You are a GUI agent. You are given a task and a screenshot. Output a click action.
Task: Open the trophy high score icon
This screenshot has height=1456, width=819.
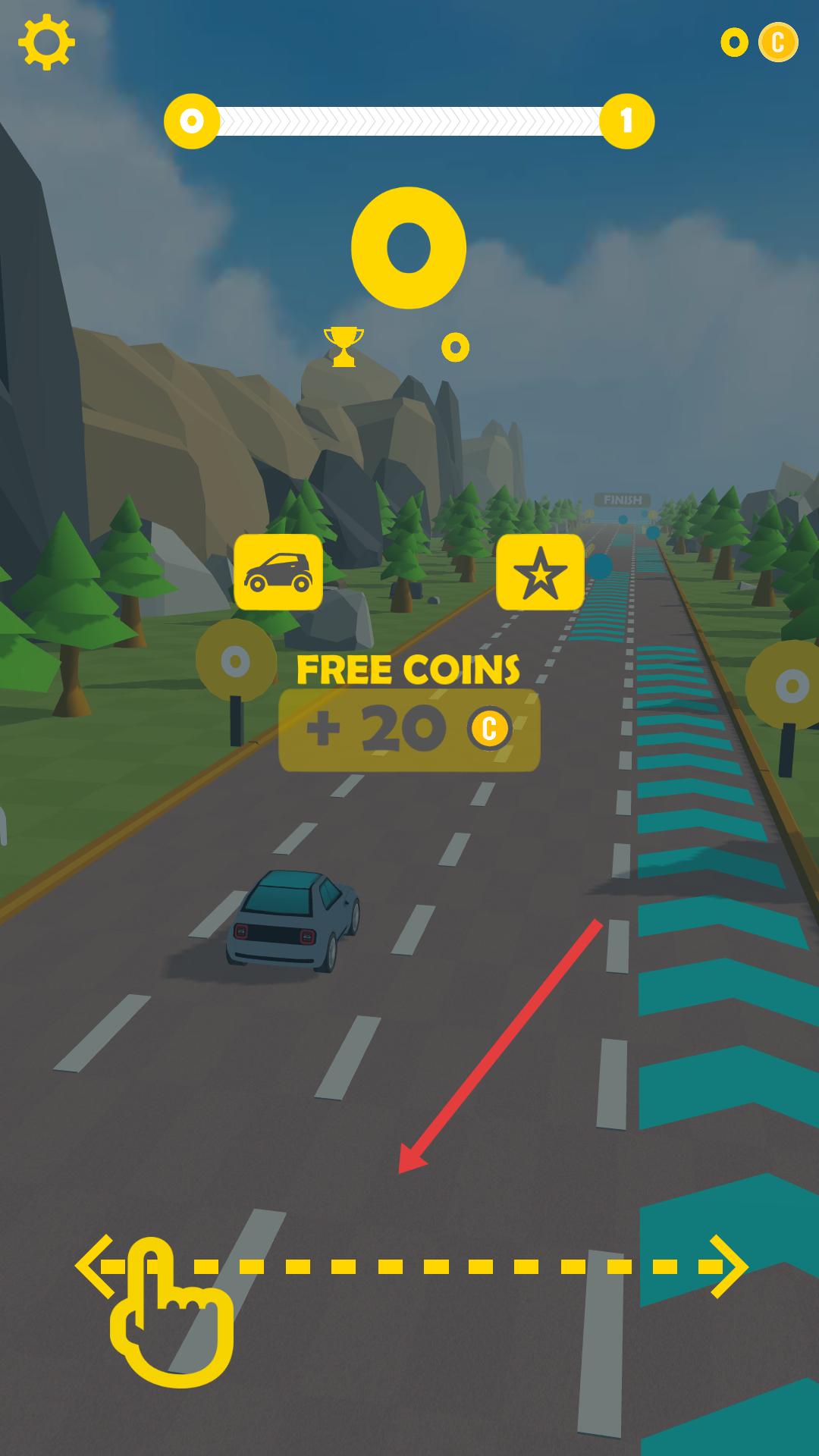tap(344, 347)
